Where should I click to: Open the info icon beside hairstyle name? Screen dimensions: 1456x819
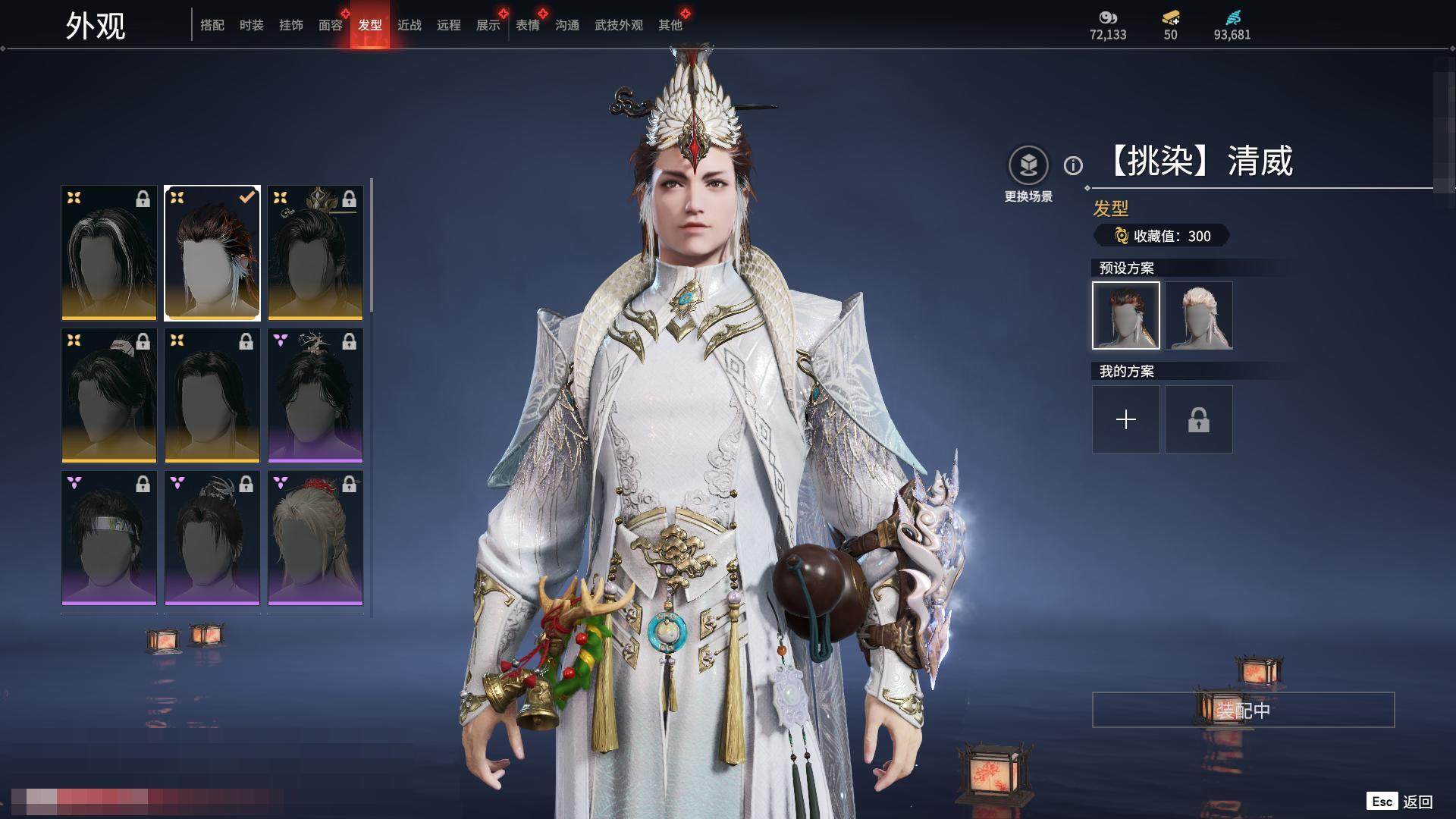(1073, 165)
